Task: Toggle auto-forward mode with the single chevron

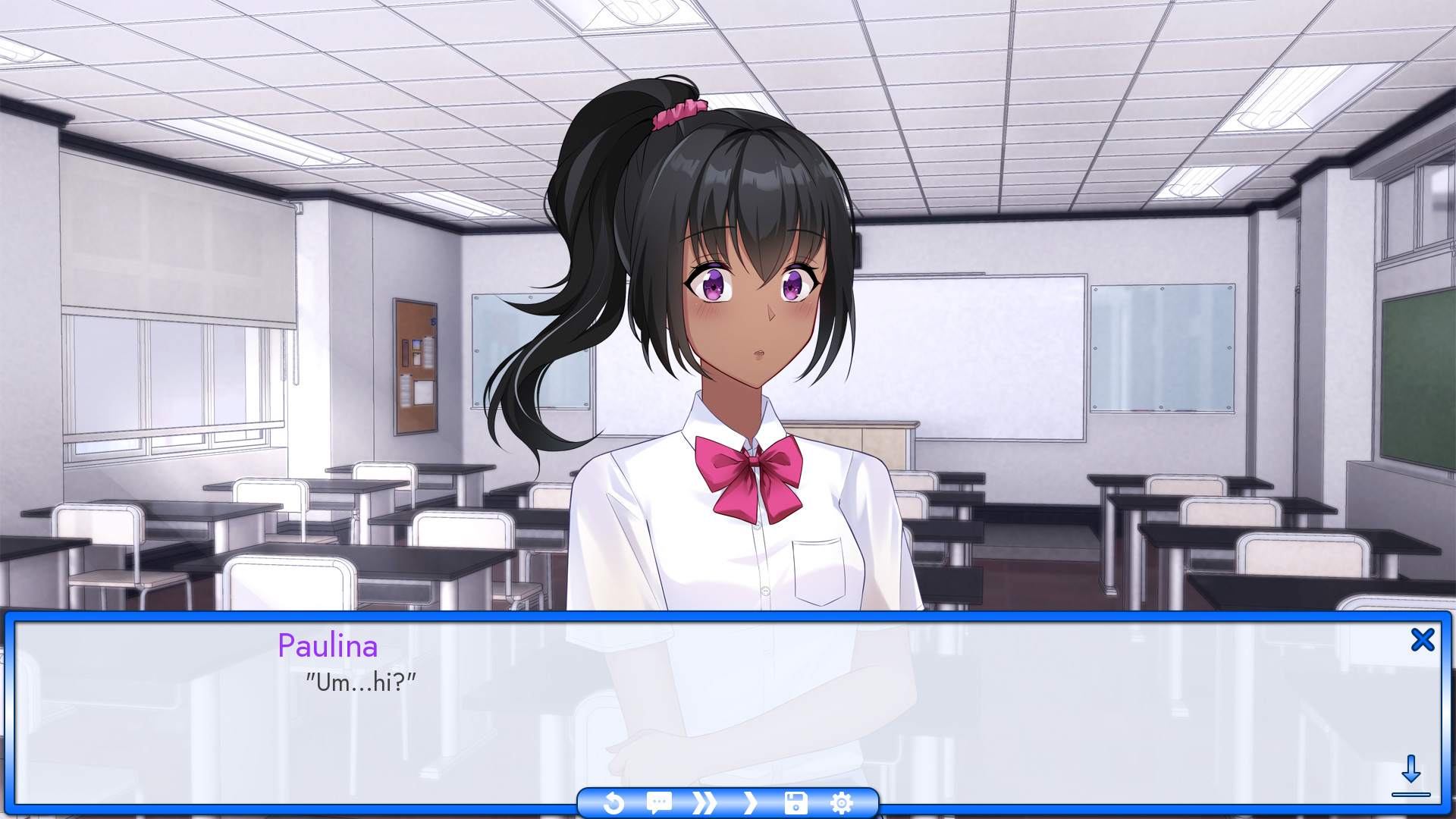Action: (751, 802)
